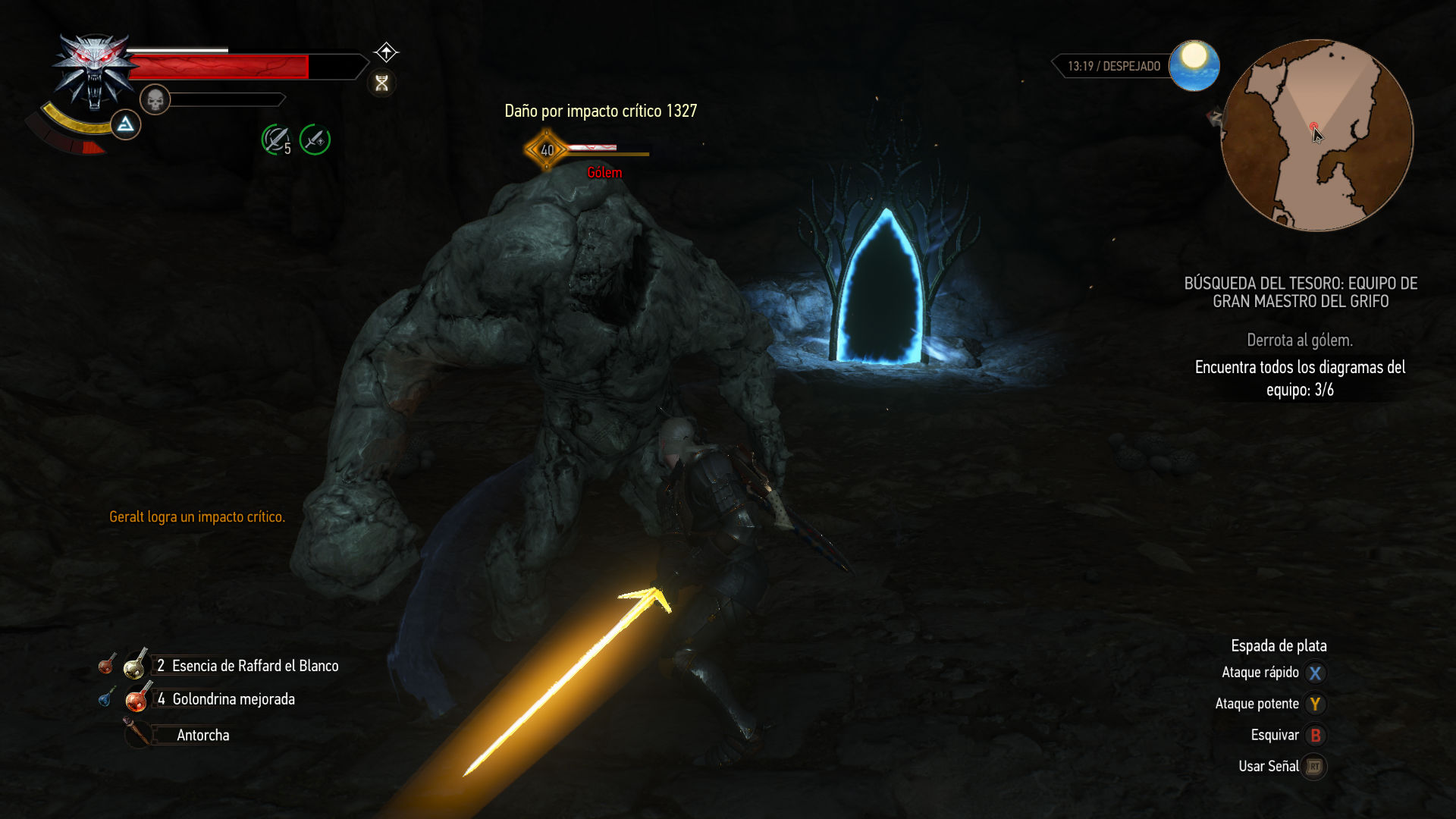The image size is (1456, 819).
Task: Click the Gólem level 40 badge
Action: coord(547,150)
